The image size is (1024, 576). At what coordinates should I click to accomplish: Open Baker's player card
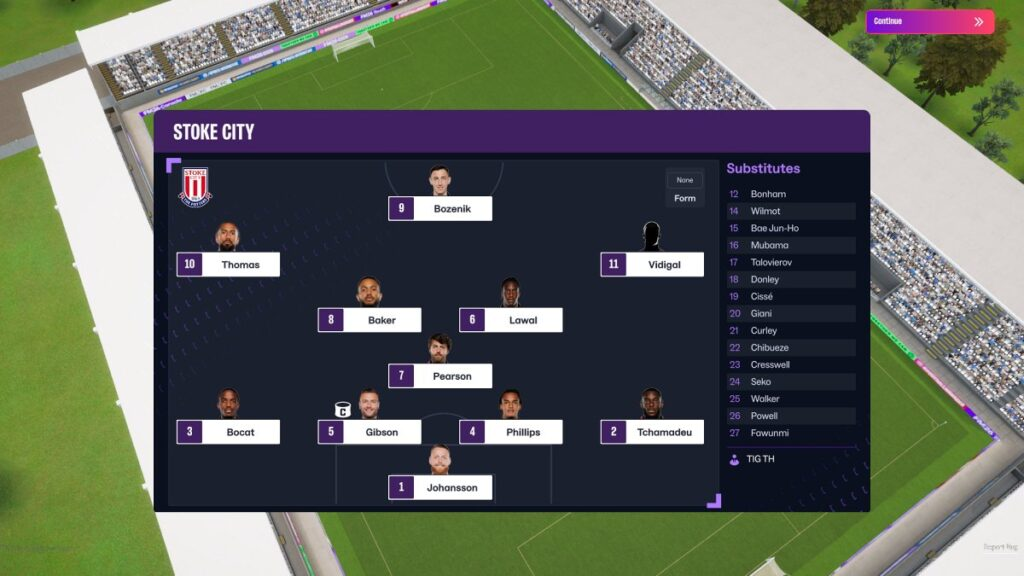pos(369,321)
